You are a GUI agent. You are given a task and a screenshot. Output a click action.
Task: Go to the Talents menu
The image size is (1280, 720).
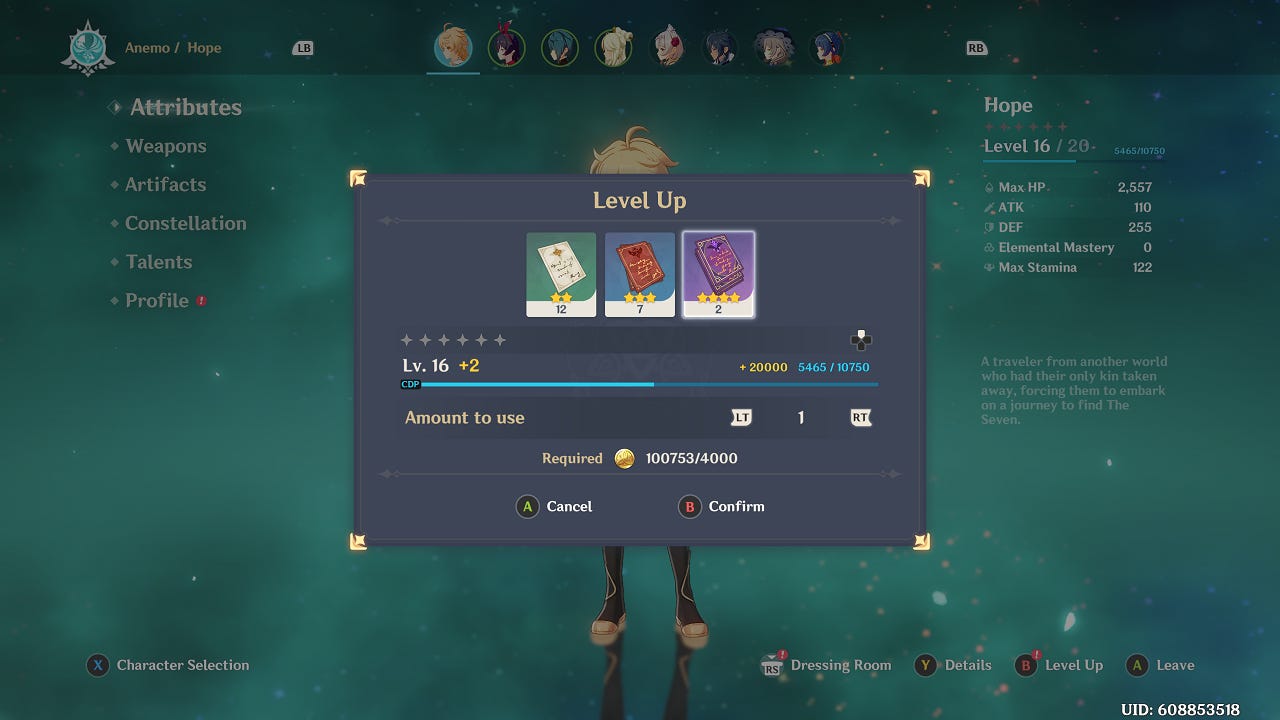[x=158, y=262]
